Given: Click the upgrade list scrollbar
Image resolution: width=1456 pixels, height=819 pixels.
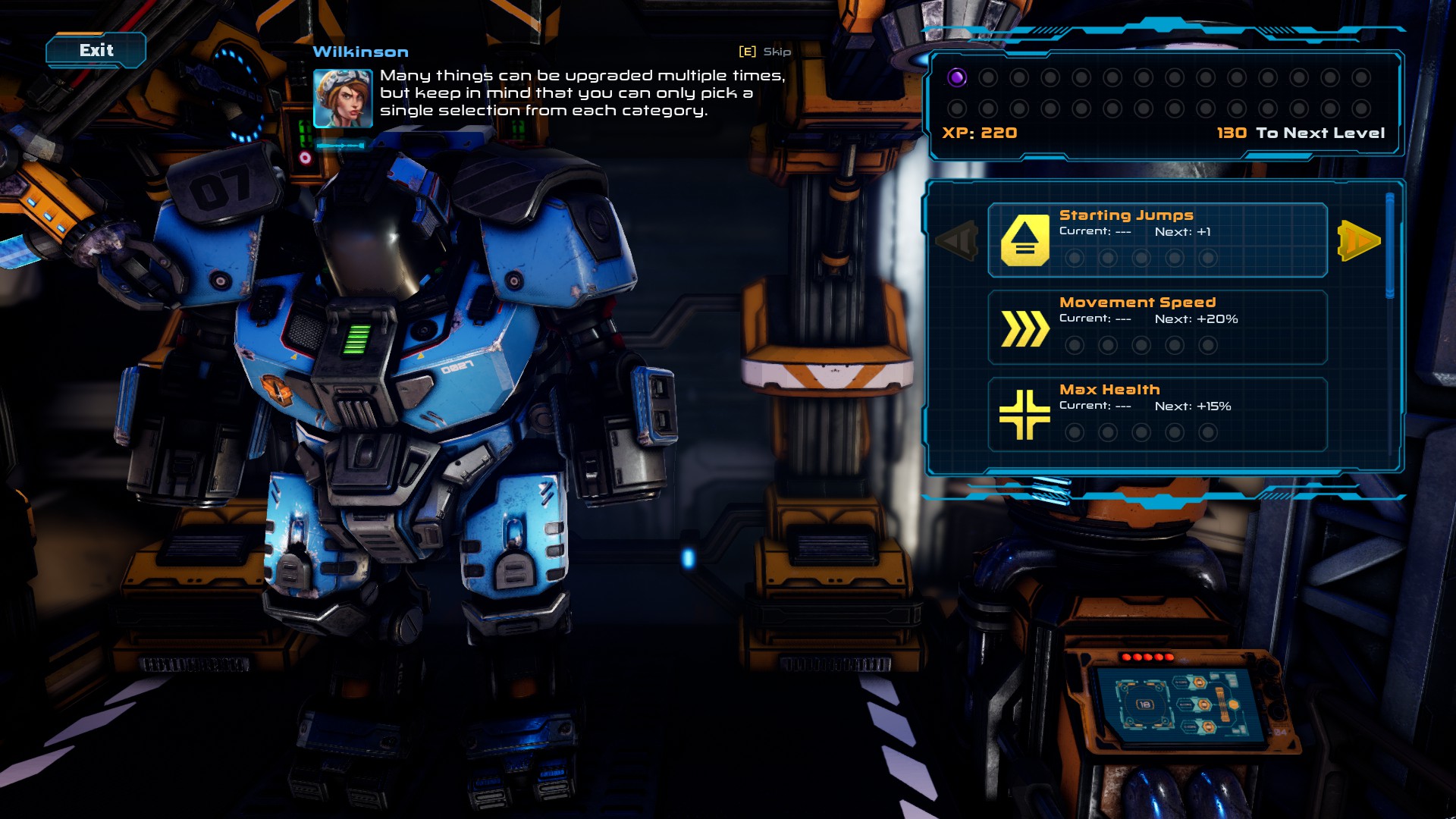Looking at the screenshot, I should coord(1389,246).
